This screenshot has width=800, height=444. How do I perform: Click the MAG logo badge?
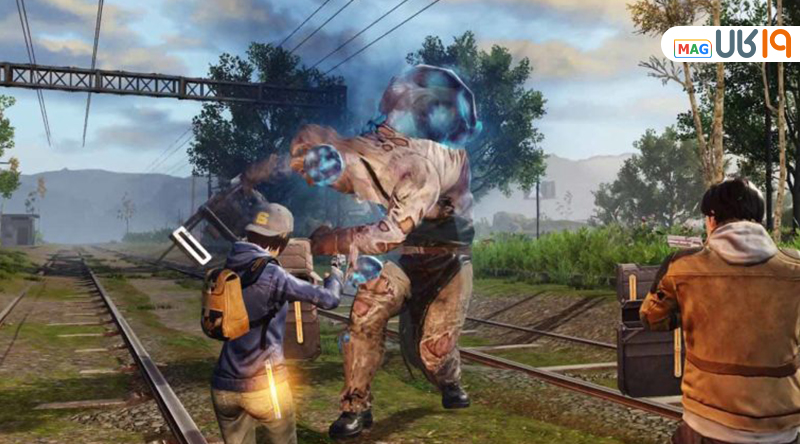(692, 47)
